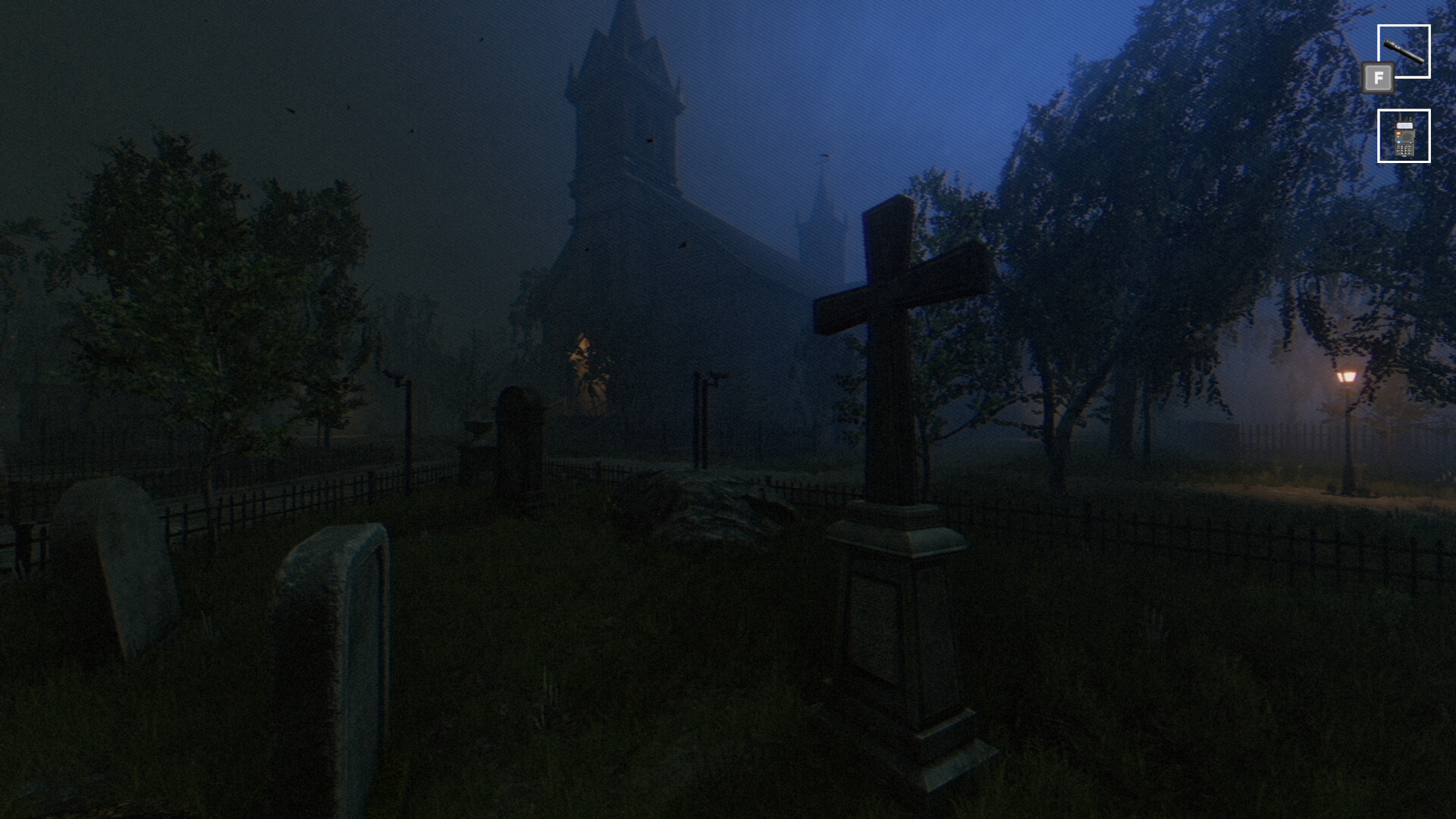Click the radio antenna on the walkie-talkie icon
The width and height of the screenshot is (1456, 819).
pos(1400,117)
